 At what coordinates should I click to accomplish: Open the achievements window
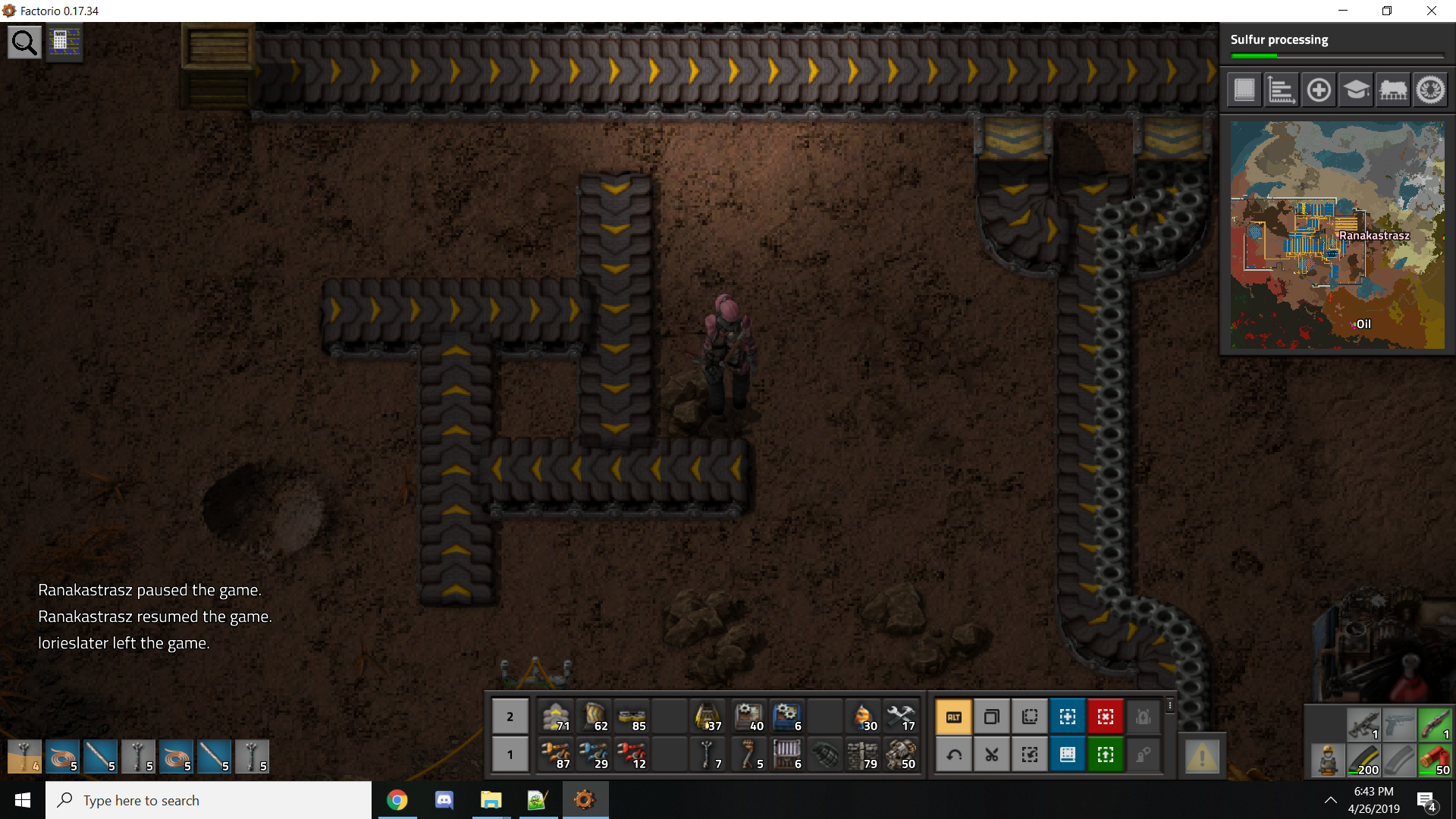(1430, 89)
